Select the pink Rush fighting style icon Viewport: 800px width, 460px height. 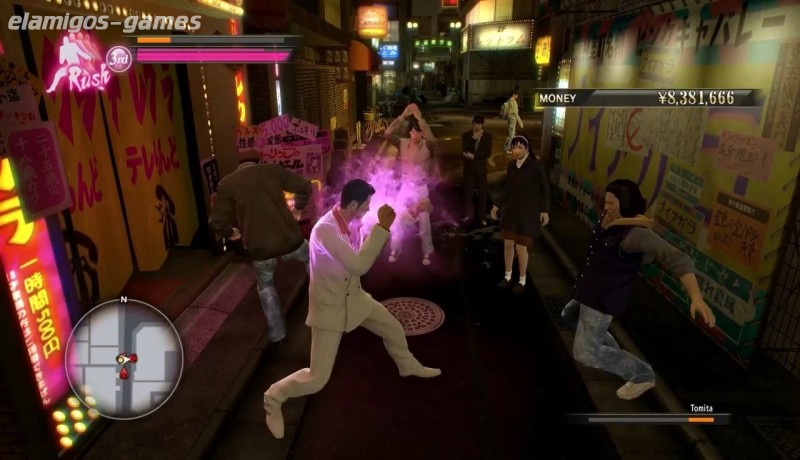[x=77, y=63]
